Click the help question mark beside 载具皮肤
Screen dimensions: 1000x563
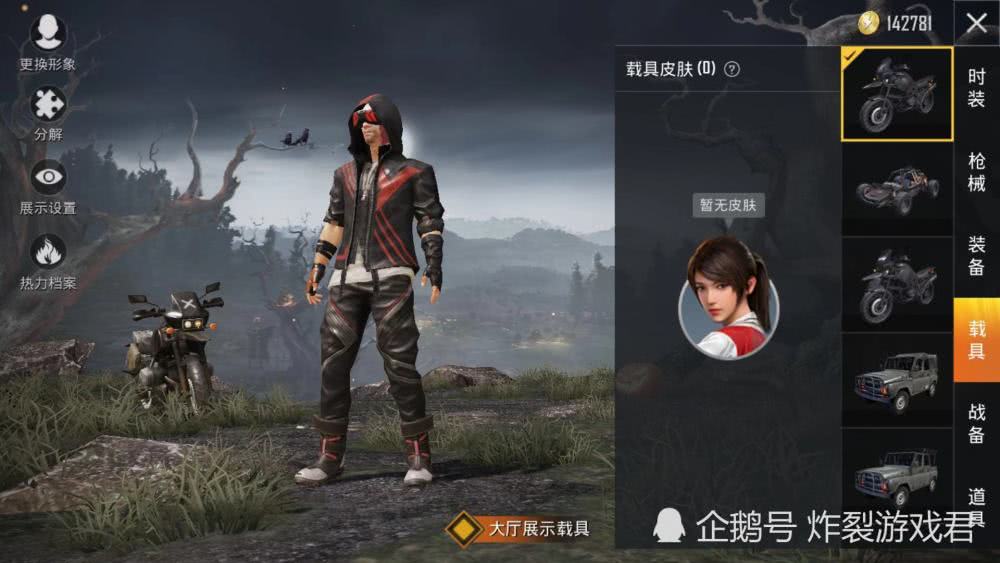pos(732,69)
